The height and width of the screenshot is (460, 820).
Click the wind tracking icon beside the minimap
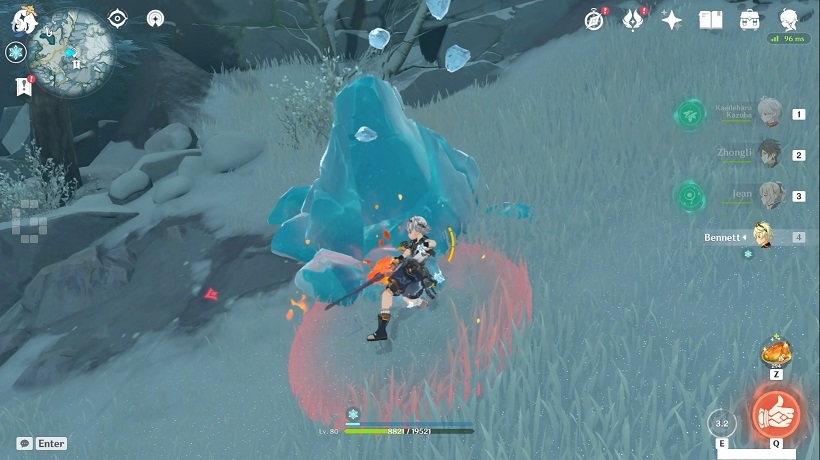pos(155,19)
